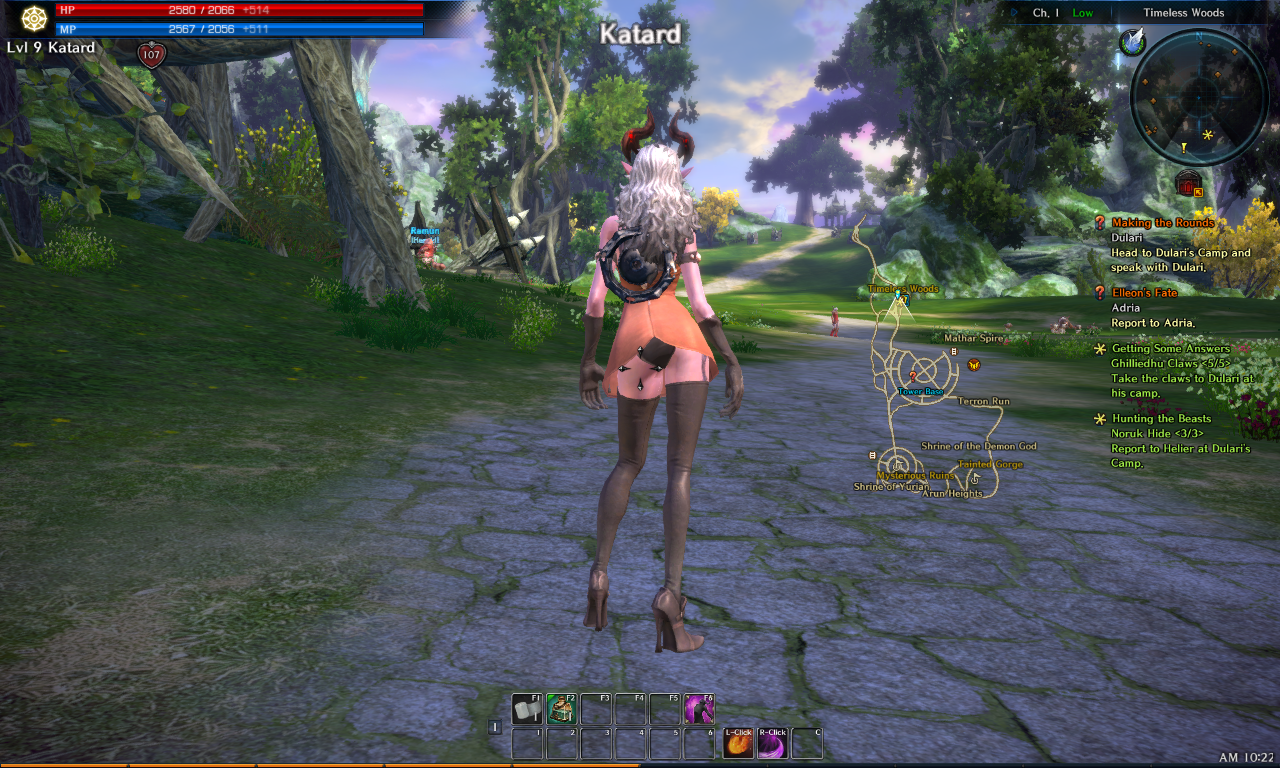This screenshot has height=768, width=1280.
Task: Show the Hunting the Beasts quest details
Action: (1161, 419)
